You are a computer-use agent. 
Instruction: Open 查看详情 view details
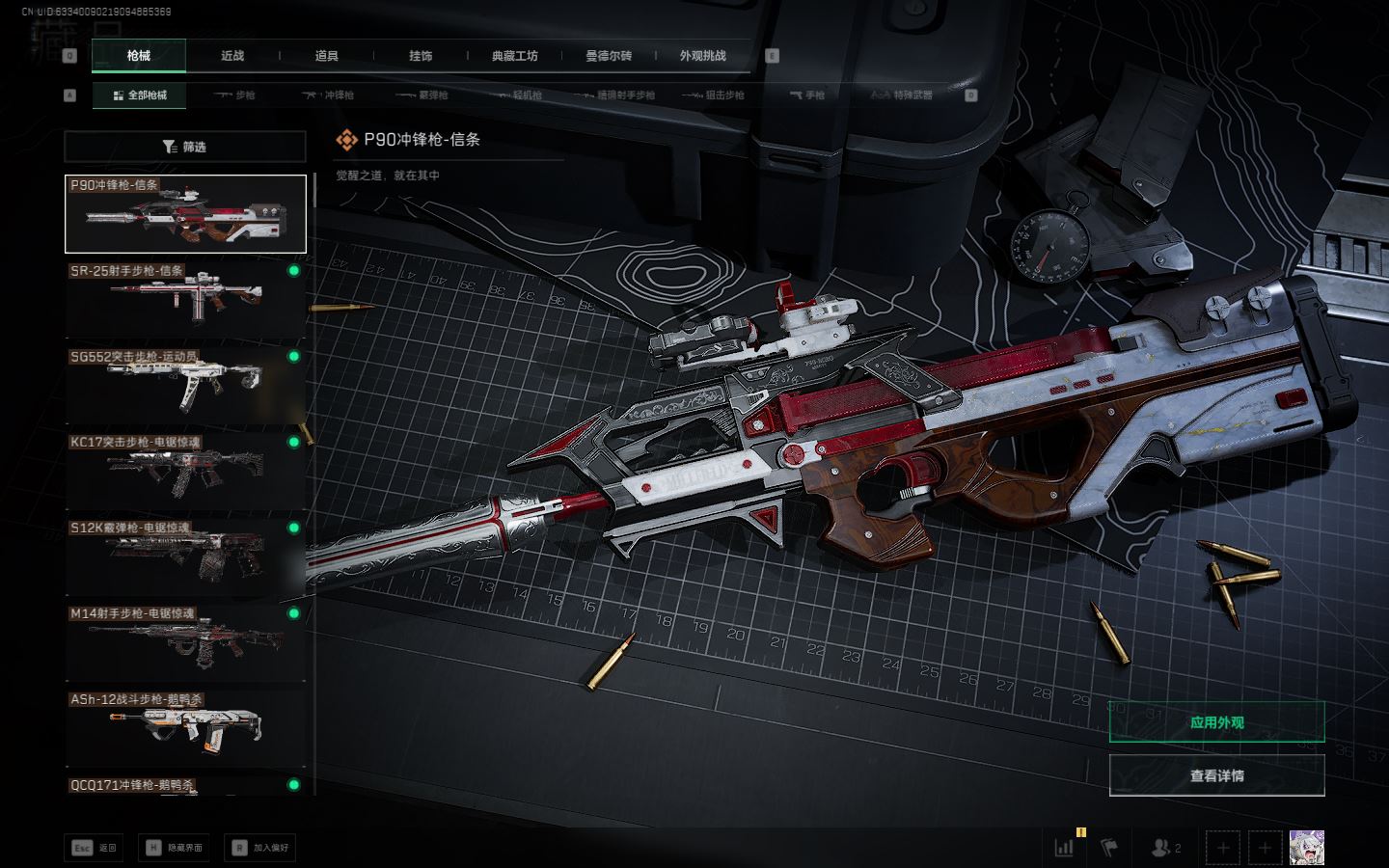pos(1216,775)
